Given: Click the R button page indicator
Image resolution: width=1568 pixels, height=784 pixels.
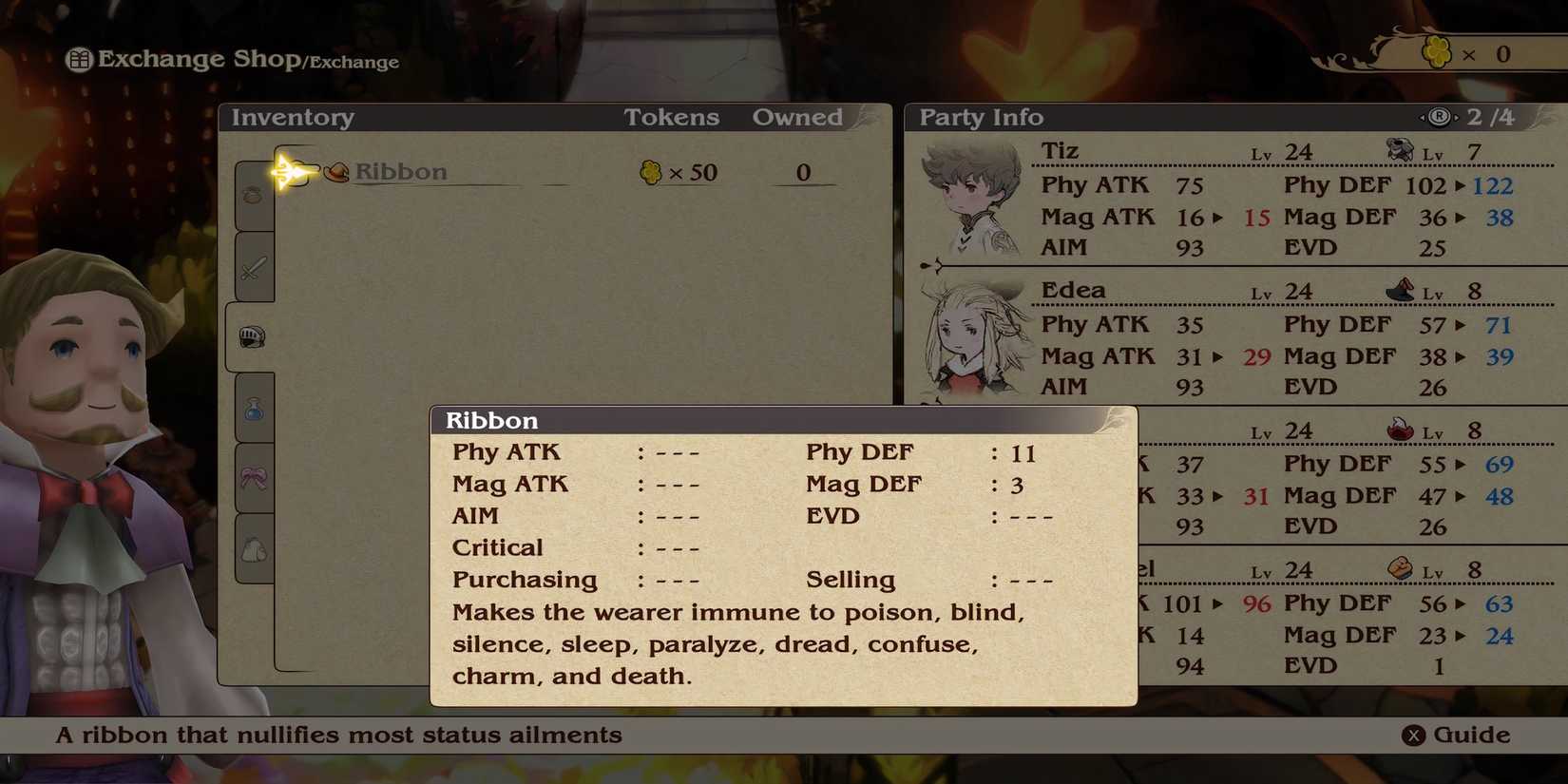Looking at the screenshot, I should [1440, 116].
